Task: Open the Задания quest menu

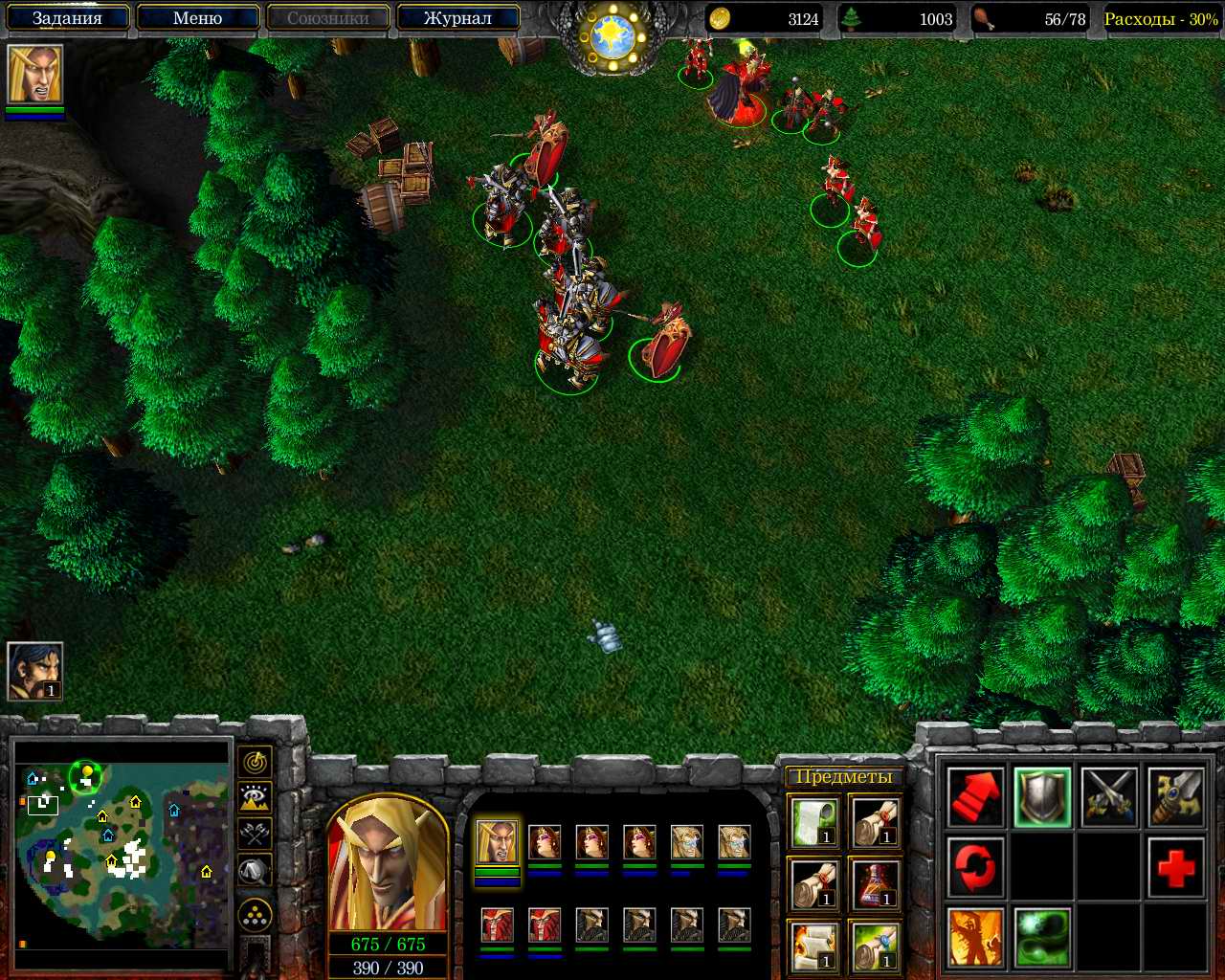Action: [x=67, y=18]
